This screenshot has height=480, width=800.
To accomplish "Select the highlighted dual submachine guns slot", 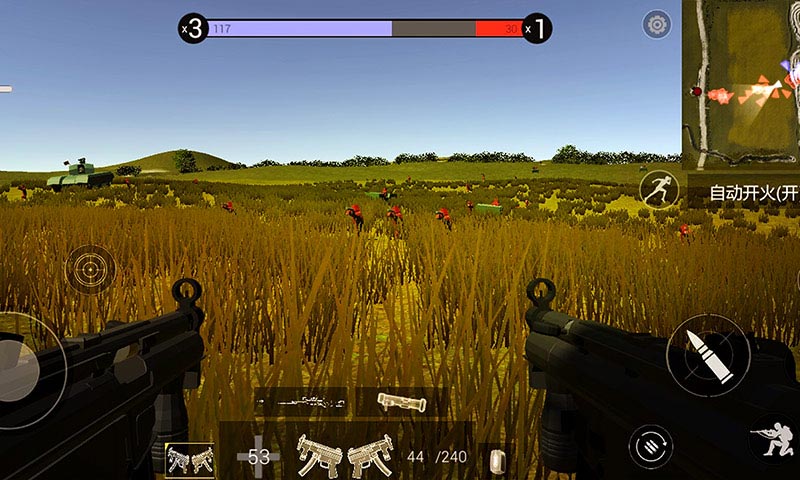I will coord(189,459).
